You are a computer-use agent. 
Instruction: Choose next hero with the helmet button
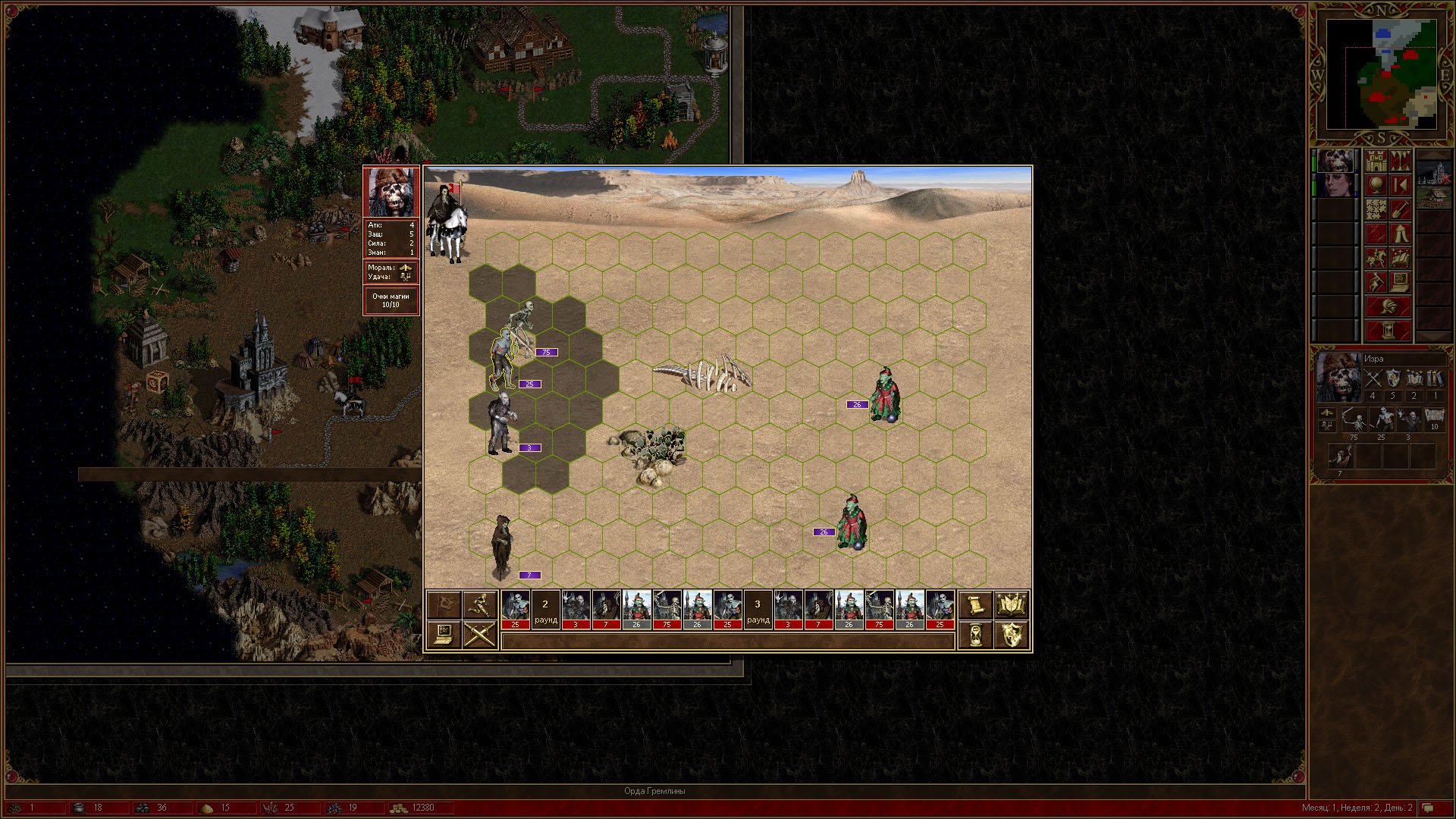coord(1388,307)
